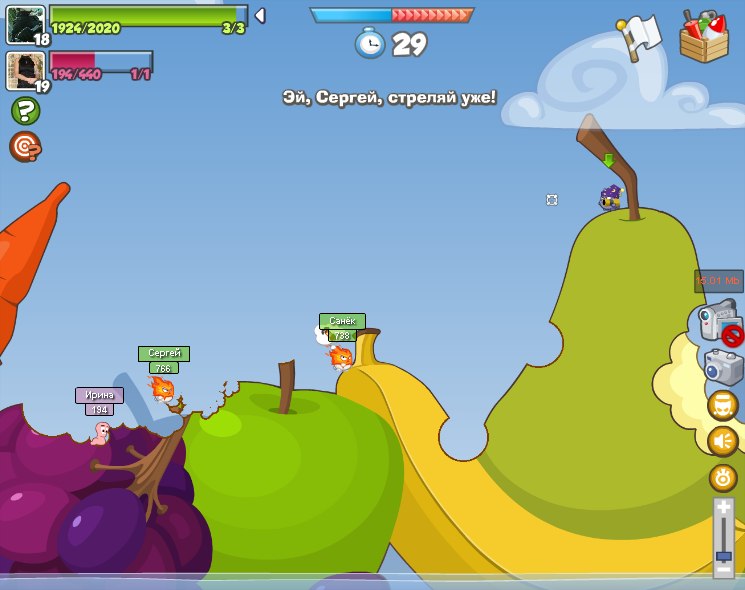Select the level 18 player avatar
This screenshot has height=590, width=745.
tap(25, 24)
